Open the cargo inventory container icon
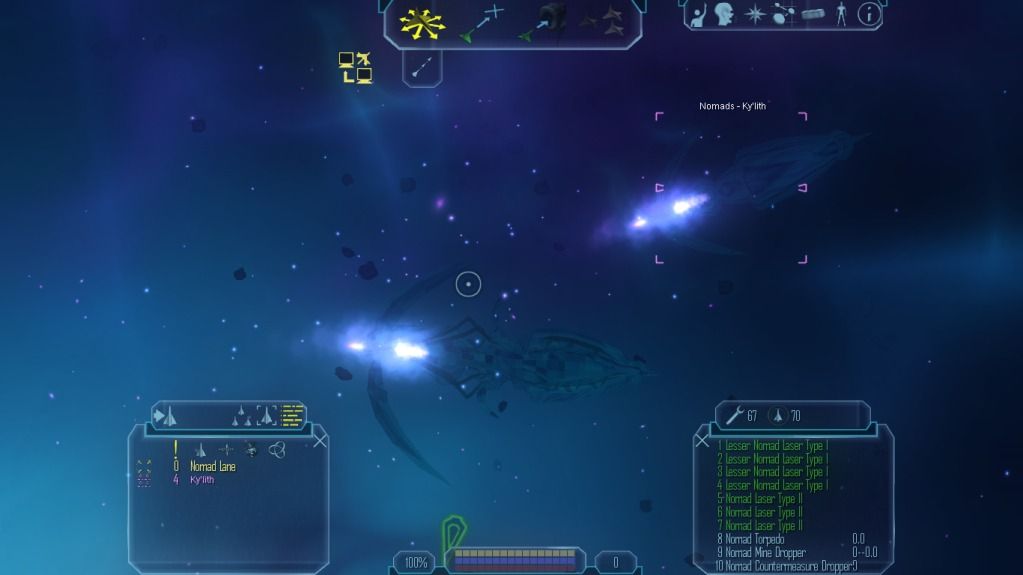This screenshot has width=1023, height=575. (x=814, y=16)
